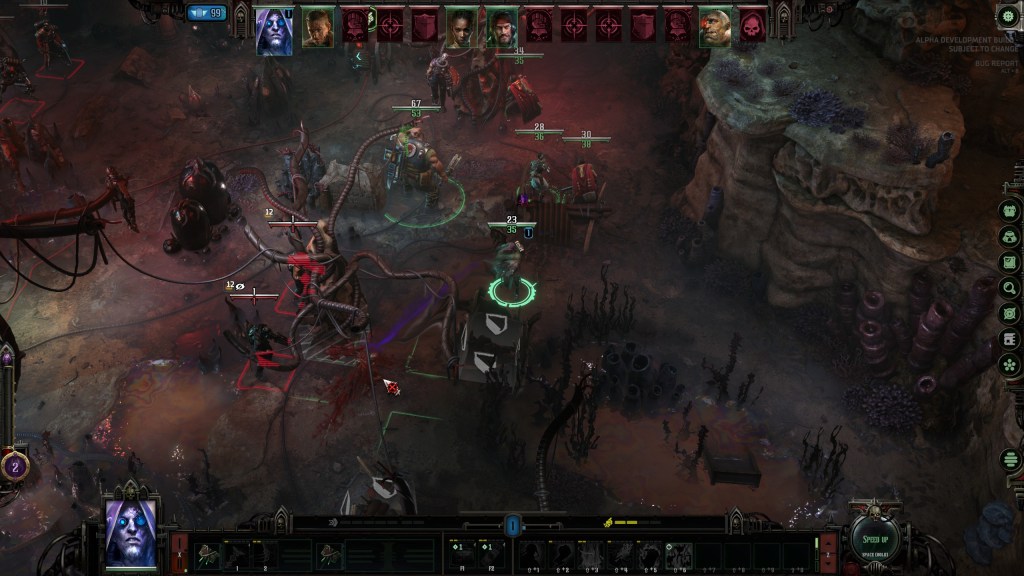The width and height of the screenshot is (1024, 576).
Task: Pick the dark-haired woman portrait in turn order
Action: tap(461, 26)
